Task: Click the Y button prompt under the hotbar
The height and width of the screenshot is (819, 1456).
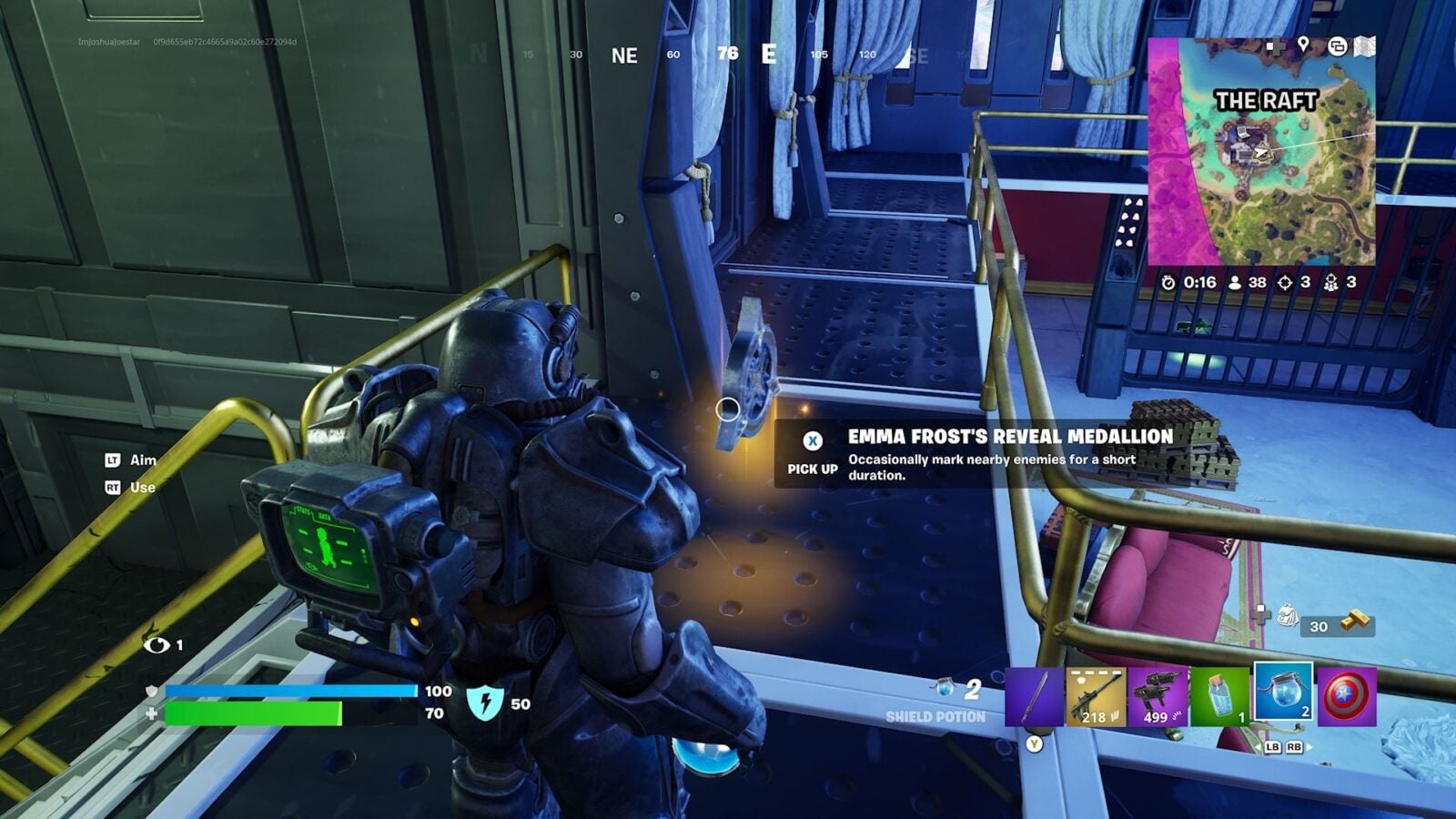Action: (1033, 744)
